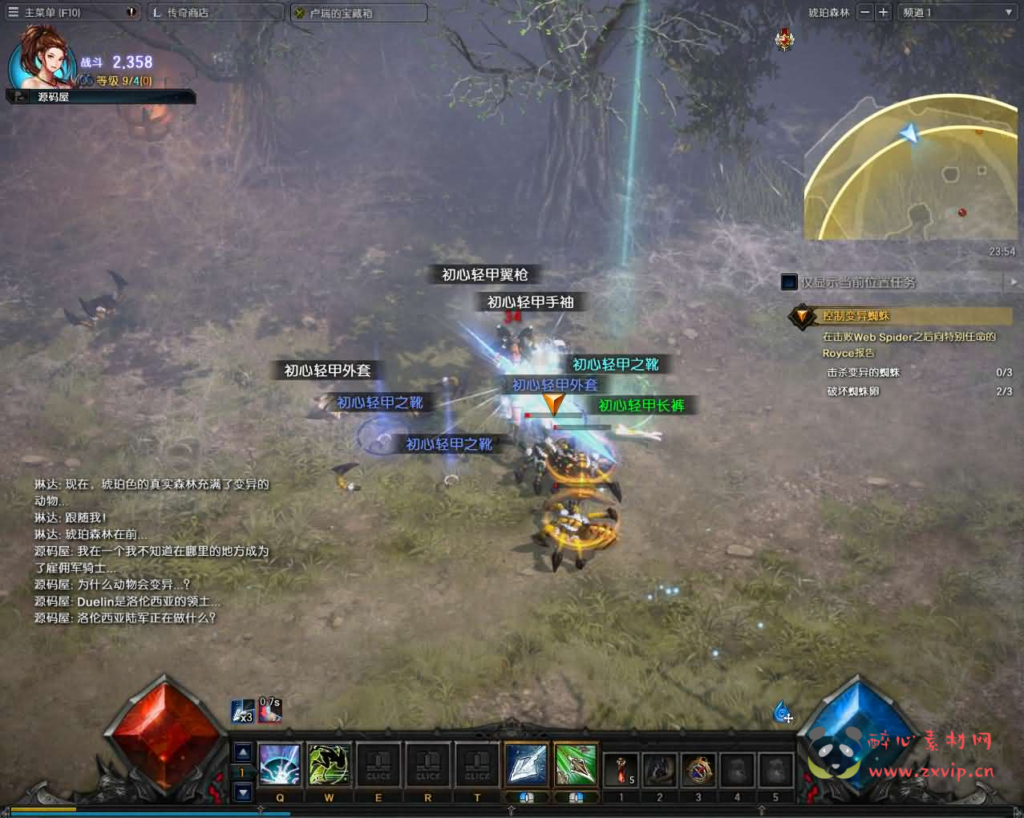Activate the Q skill icon
1024x818 pixels.
click(280, 765)
